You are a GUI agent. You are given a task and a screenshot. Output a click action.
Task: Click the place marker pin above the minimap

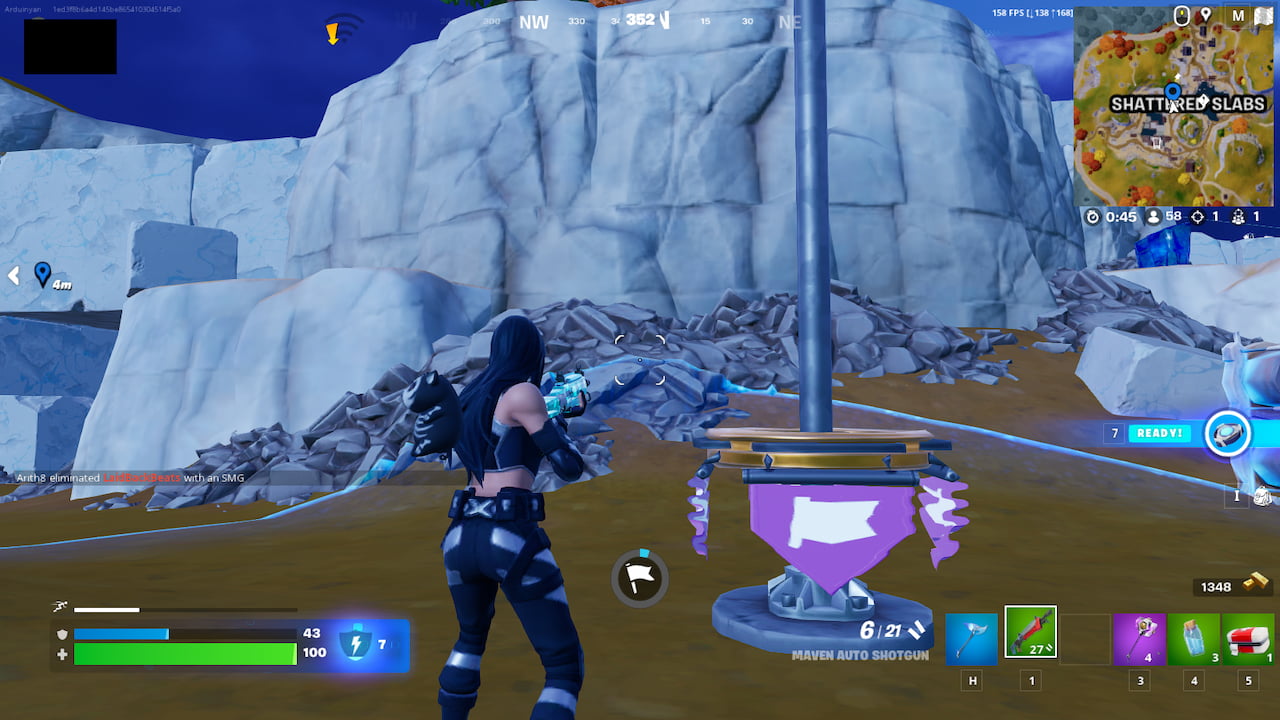point(1206,15)
